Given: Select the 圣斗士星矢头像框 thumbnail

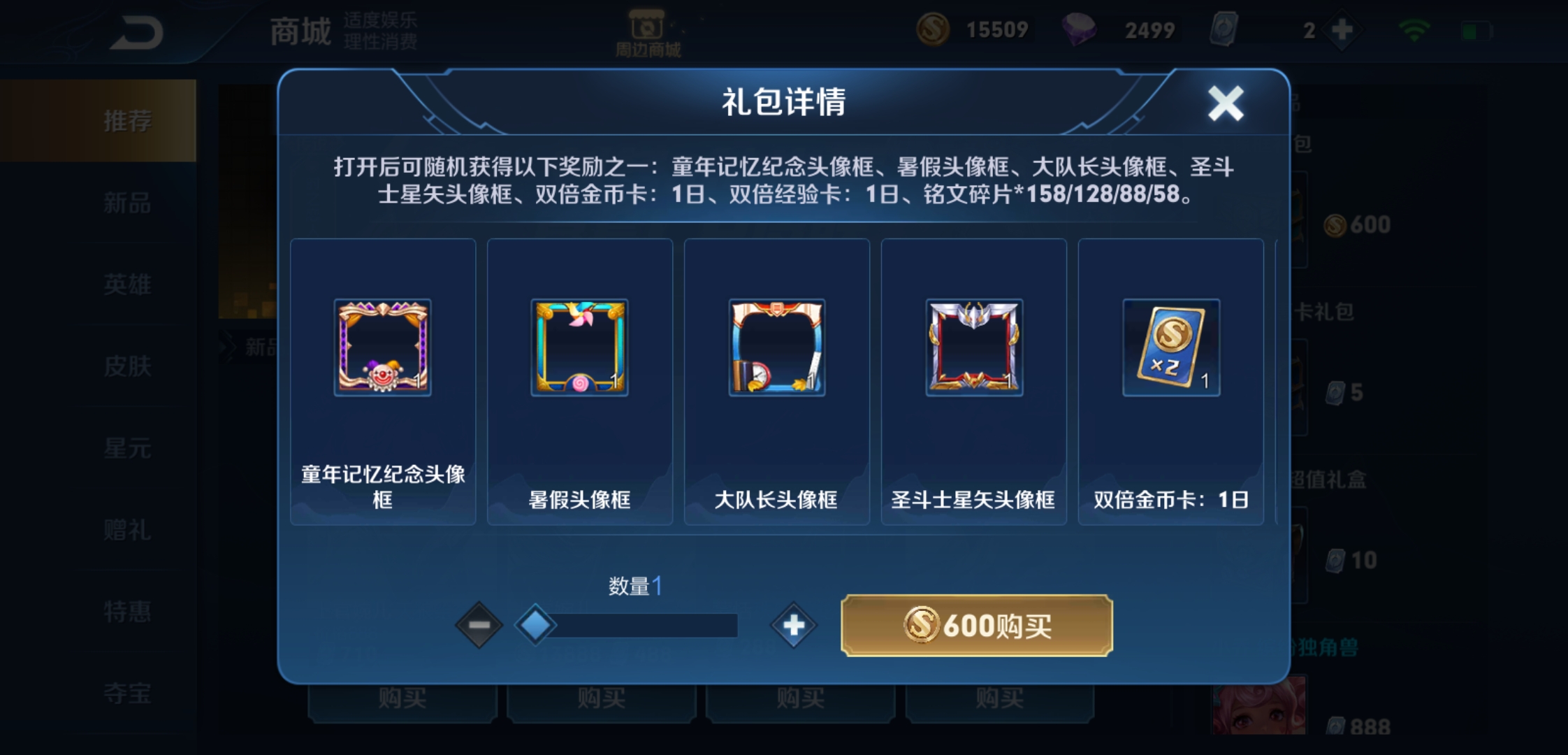Looking at the screenshot, I should point(973,347).
